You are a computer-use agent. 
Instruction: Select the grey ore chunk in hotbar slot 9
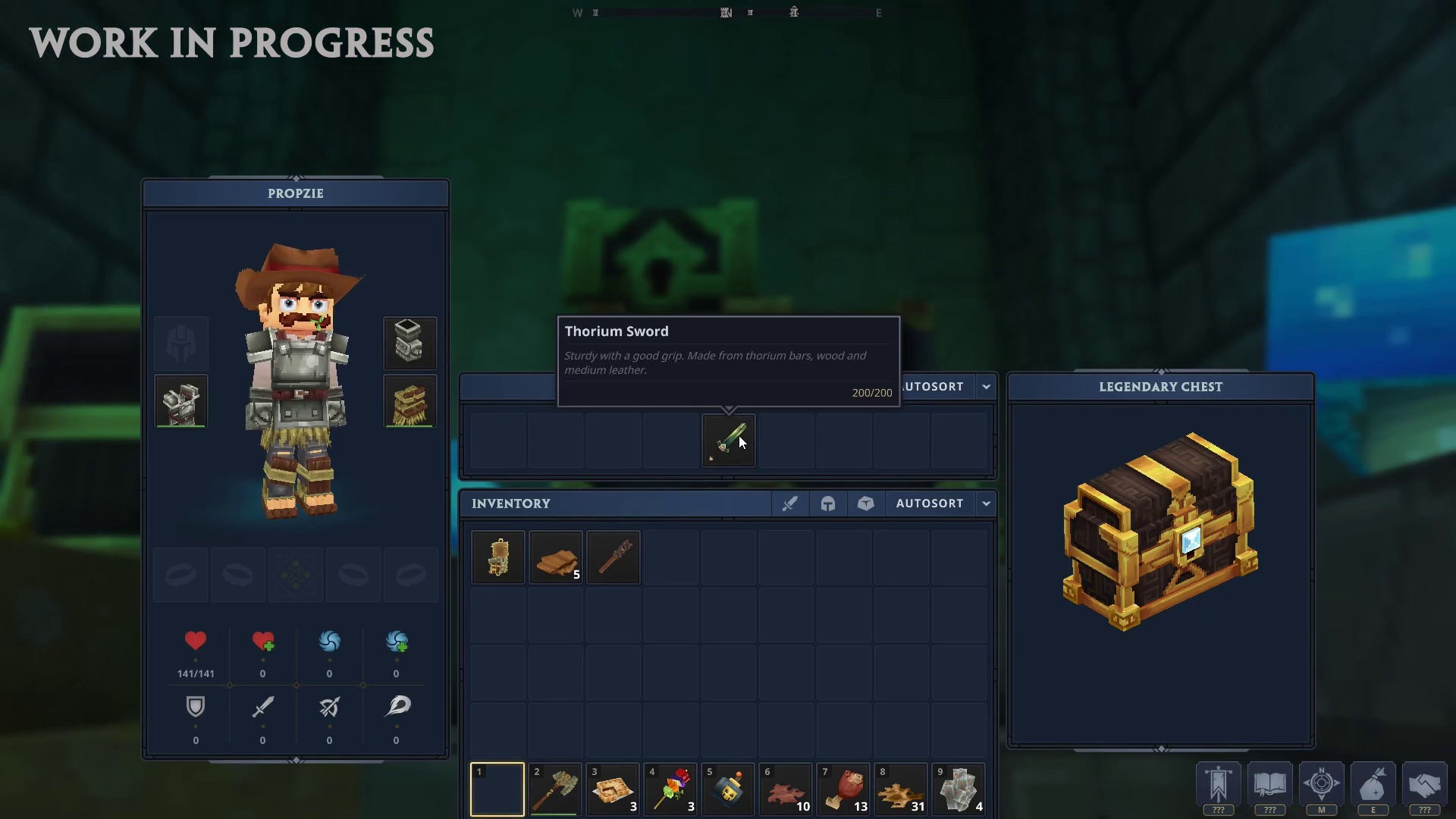tap(959, 789)
